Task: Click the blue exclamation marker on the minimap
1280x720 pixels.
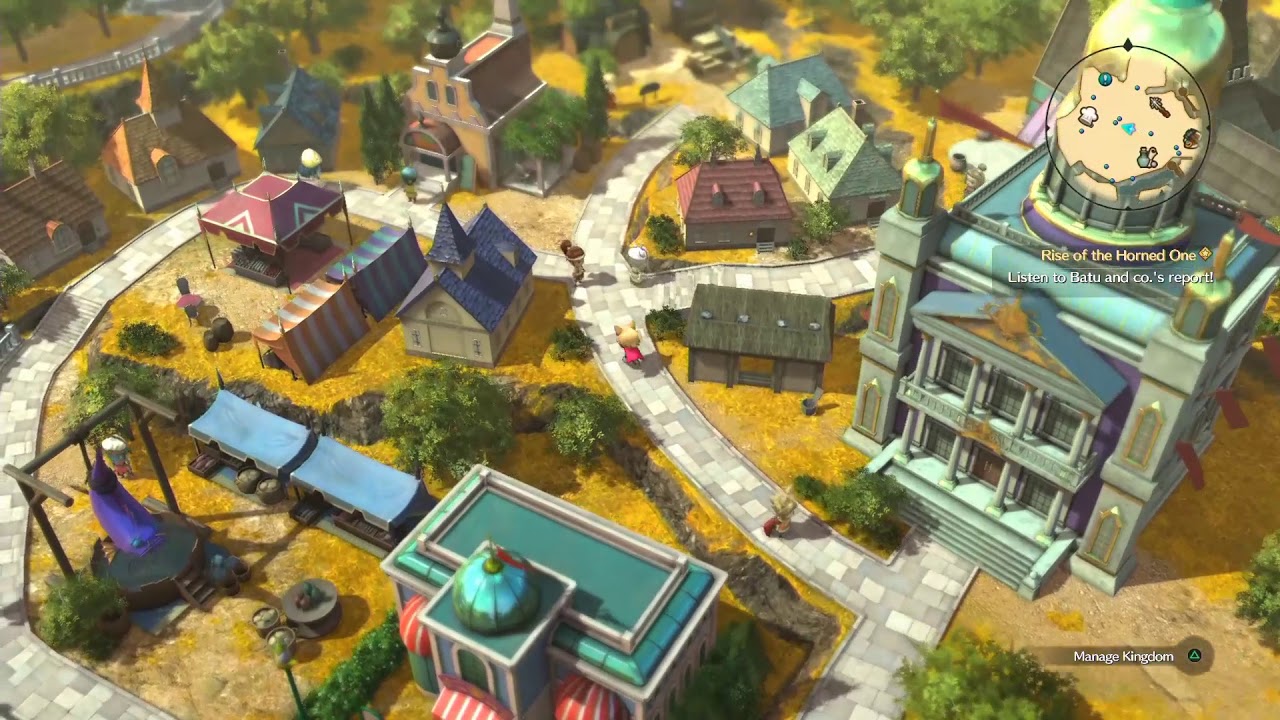Action: click(1104, 77)
